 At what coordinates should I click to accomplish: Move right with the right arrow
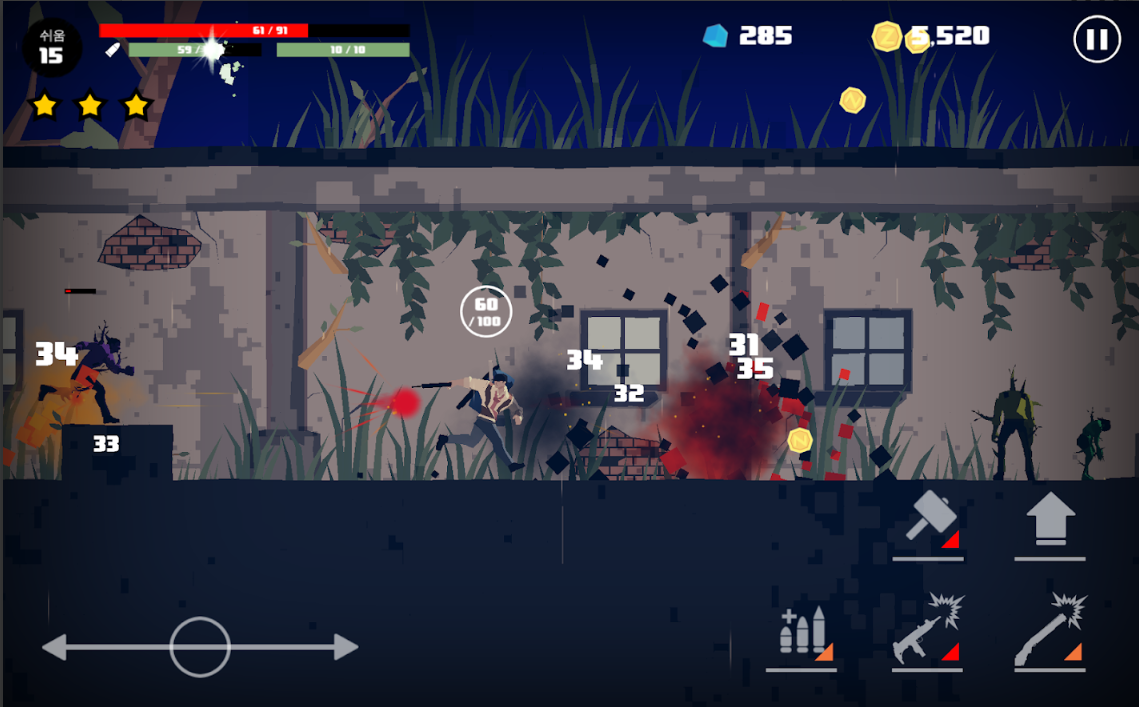tap(343, 647)
